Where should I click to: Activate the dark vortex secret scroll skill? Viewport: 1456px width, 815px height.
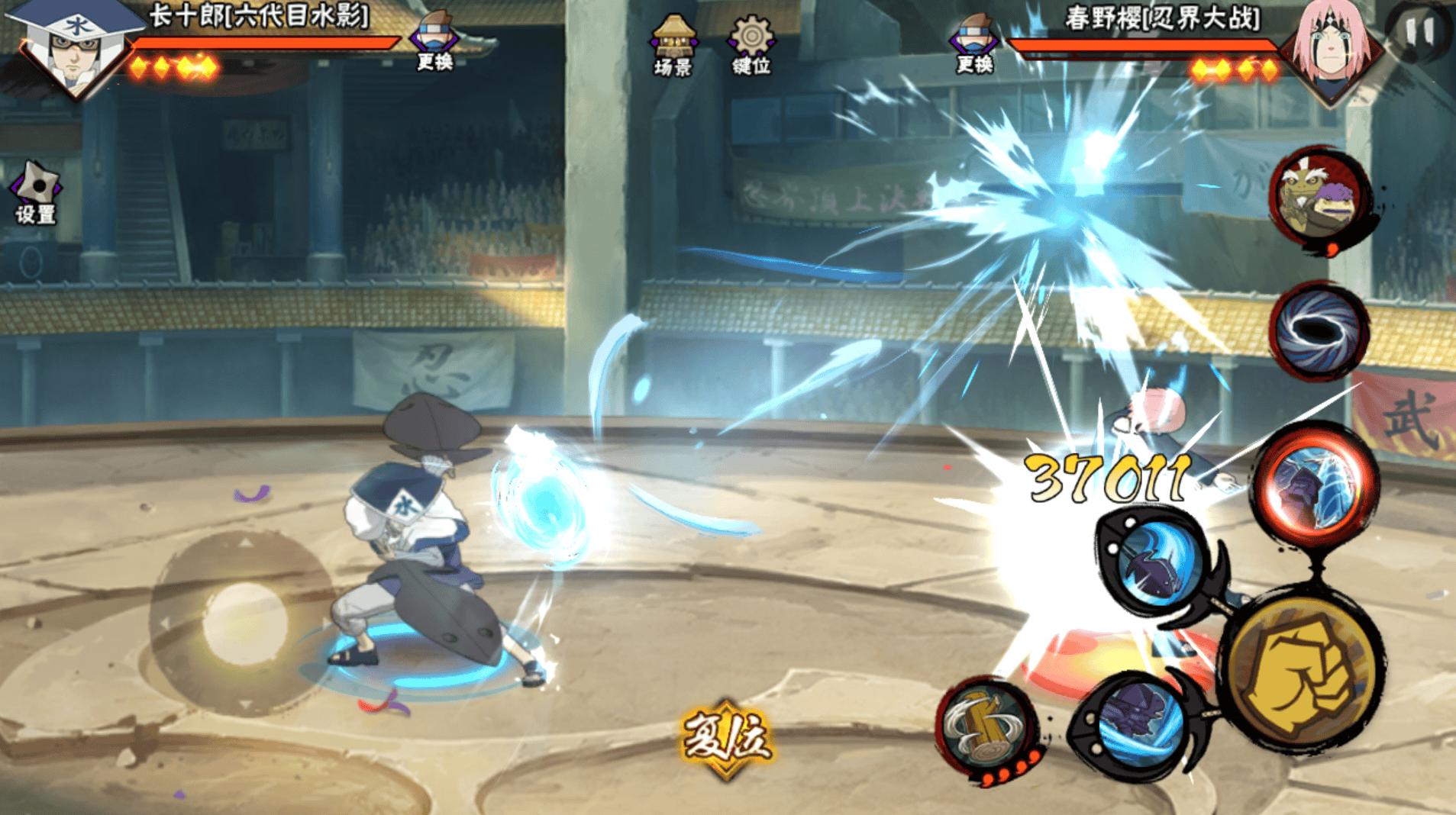[1319, 330]
